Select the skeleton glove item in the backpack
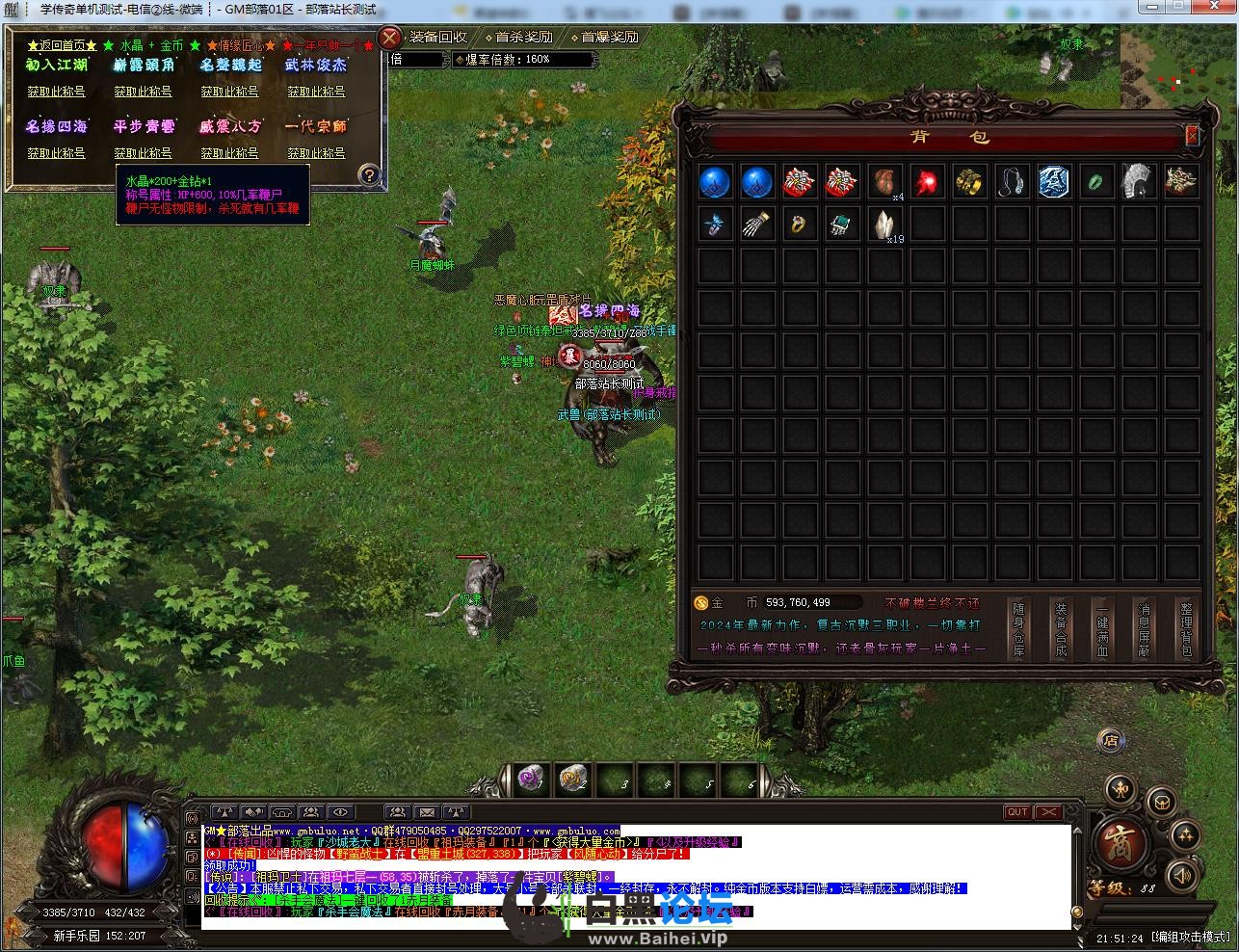Image resolution: width=1239 pixels, height=952 pixels. 757,225
